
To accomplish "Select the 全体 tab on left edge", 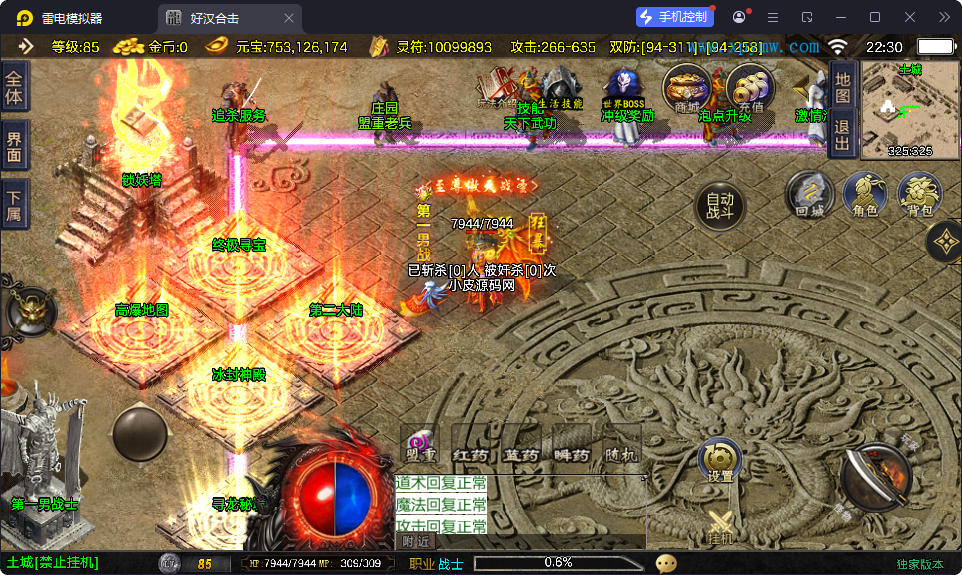I will [x=14, y=88].
